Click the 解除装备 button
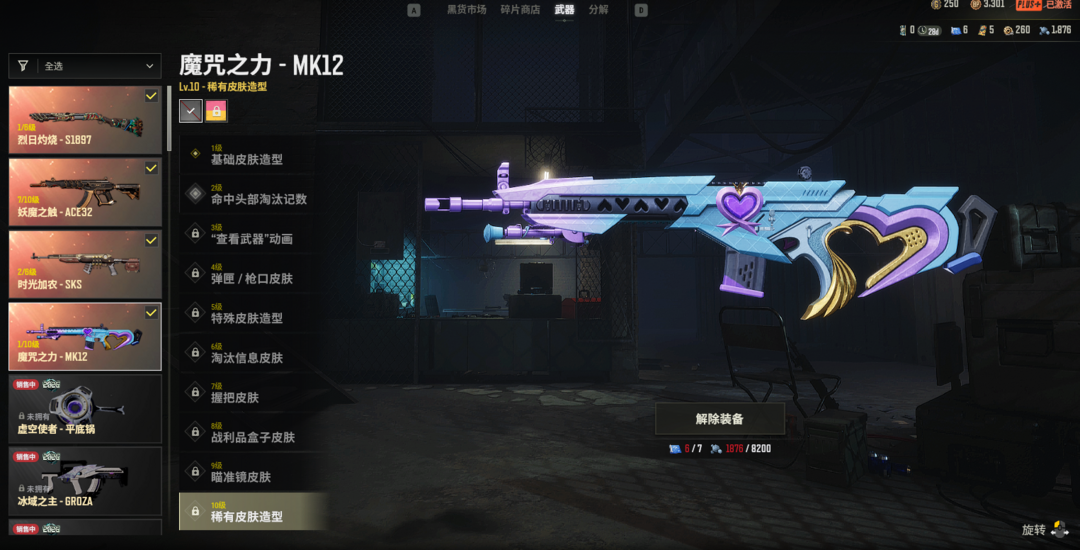The width and height of the screenshot is (1080, 550). (x=720, y=419)
